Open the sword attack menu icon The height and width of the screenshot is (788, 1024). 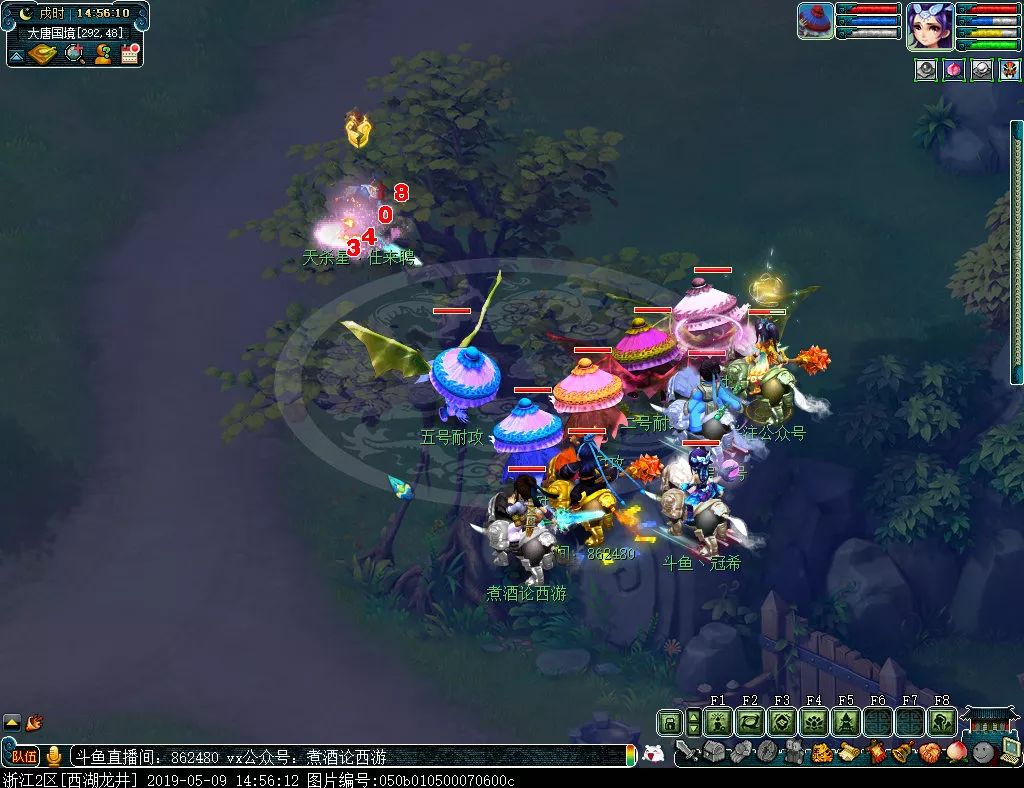coord(687,752)
